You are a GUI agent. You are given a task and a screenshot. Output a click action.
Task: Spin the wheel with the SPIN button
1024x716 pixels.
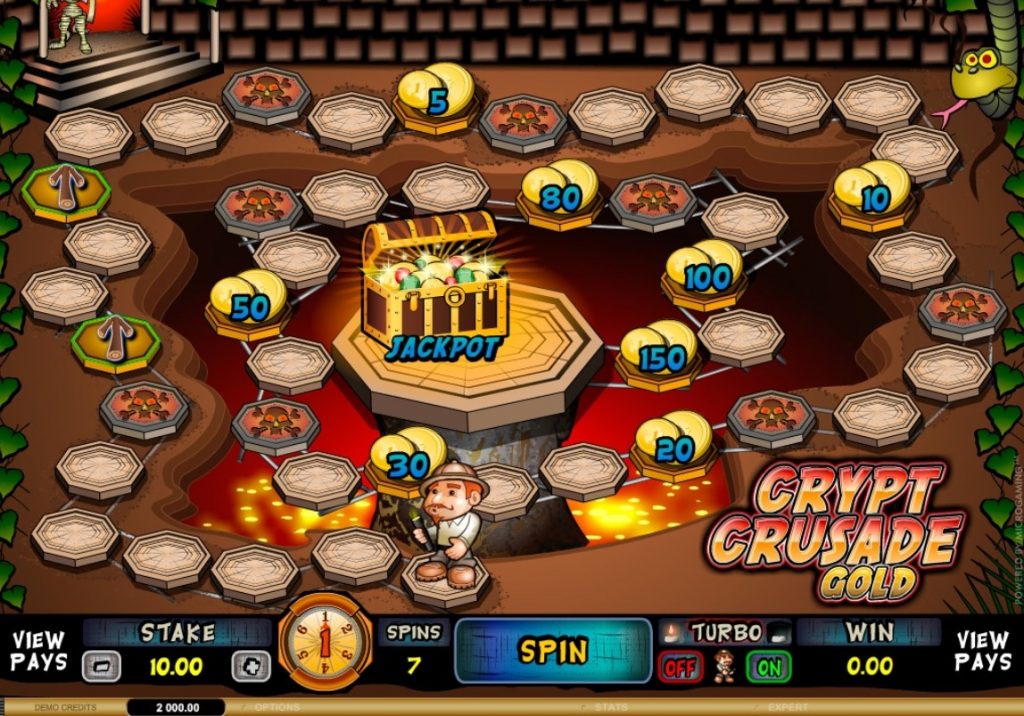point(552,651)
